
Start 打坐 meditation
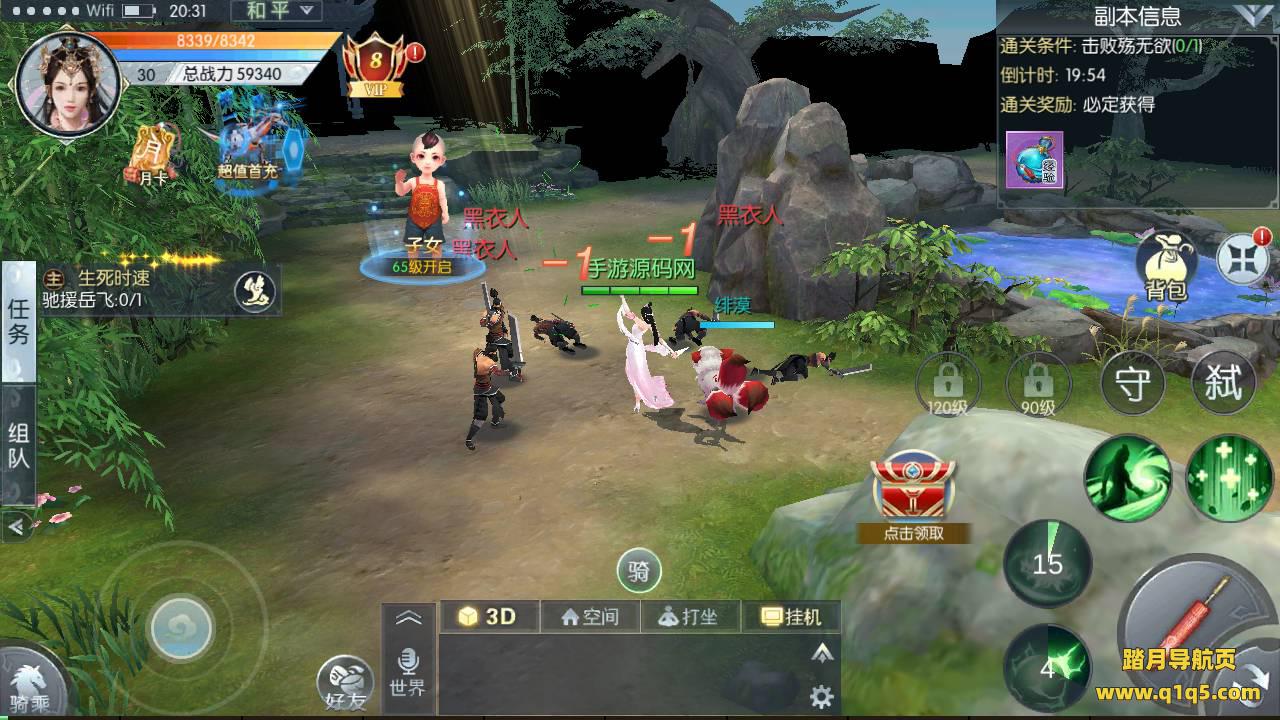(x=690, y=617)
